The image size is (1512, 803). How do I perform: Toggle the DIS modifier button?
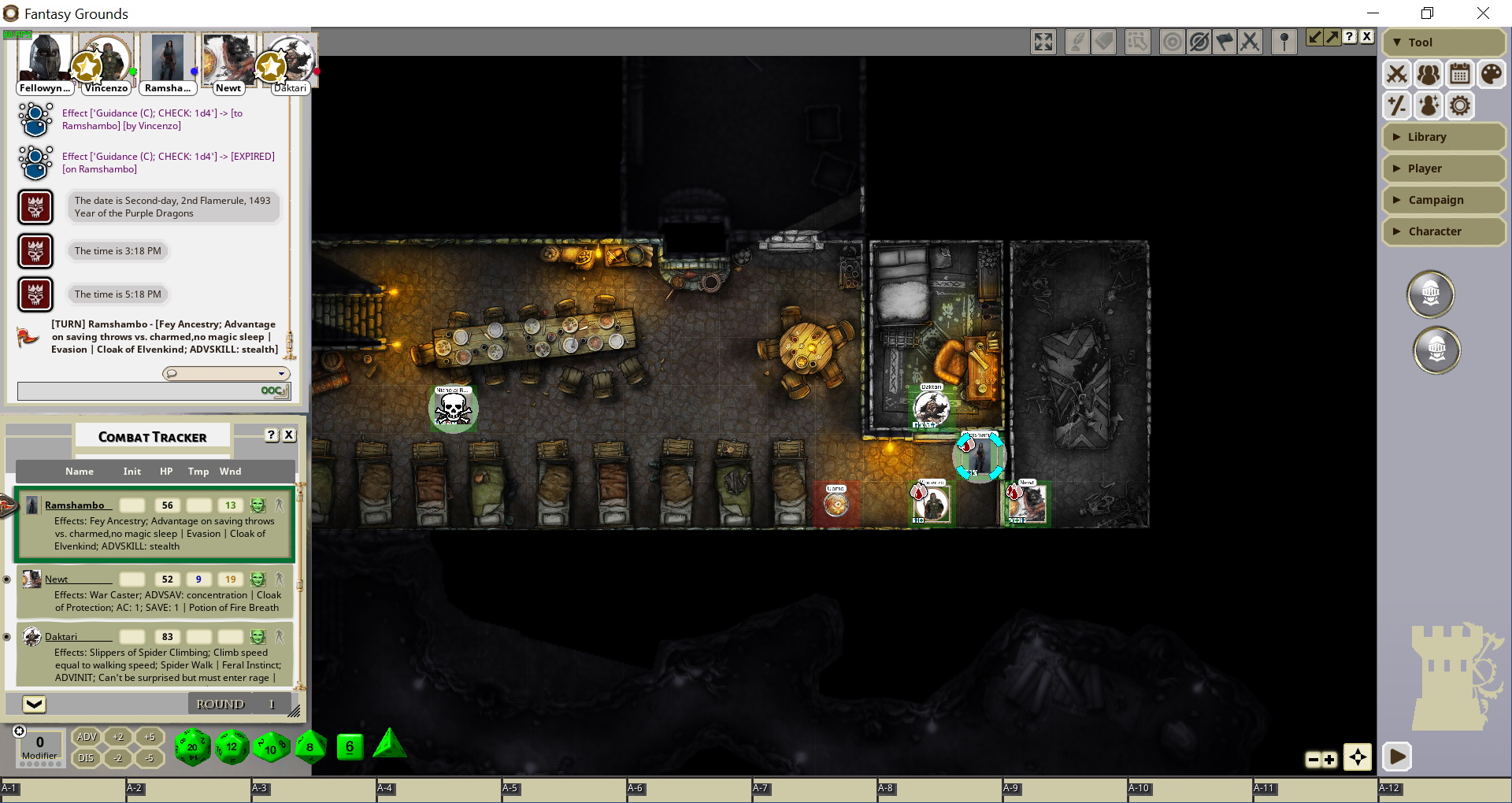(86, 758)
